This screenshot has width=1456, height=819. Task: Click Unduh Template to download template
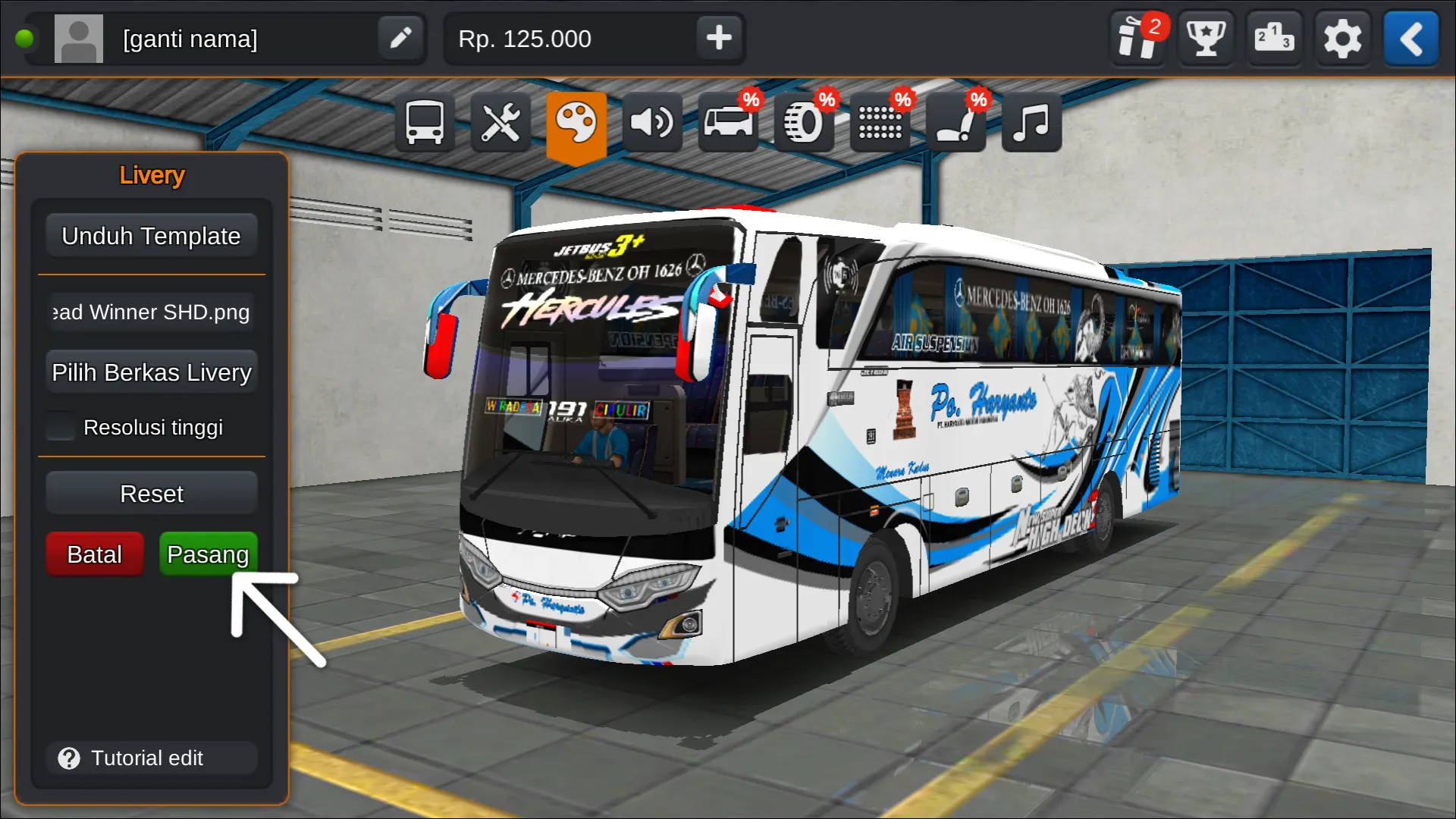[x=151, y=235]
